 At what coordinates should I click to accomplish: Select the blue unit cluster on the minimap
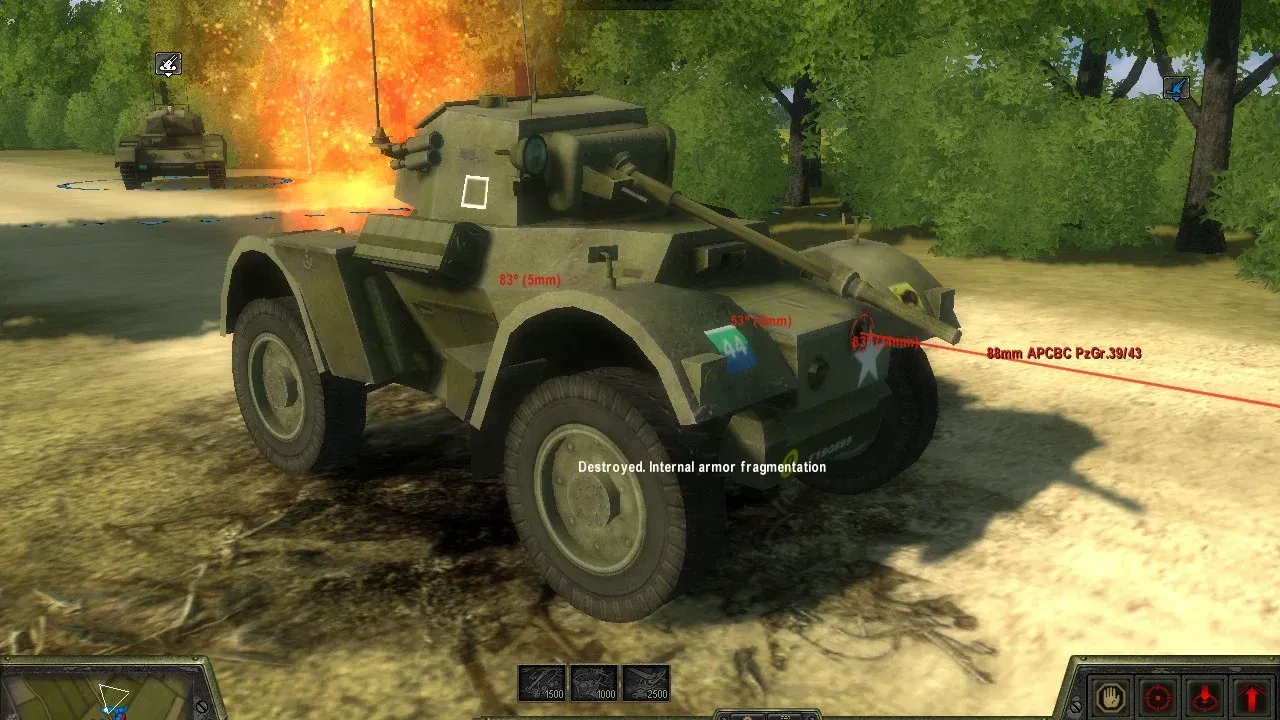(113, 711)
